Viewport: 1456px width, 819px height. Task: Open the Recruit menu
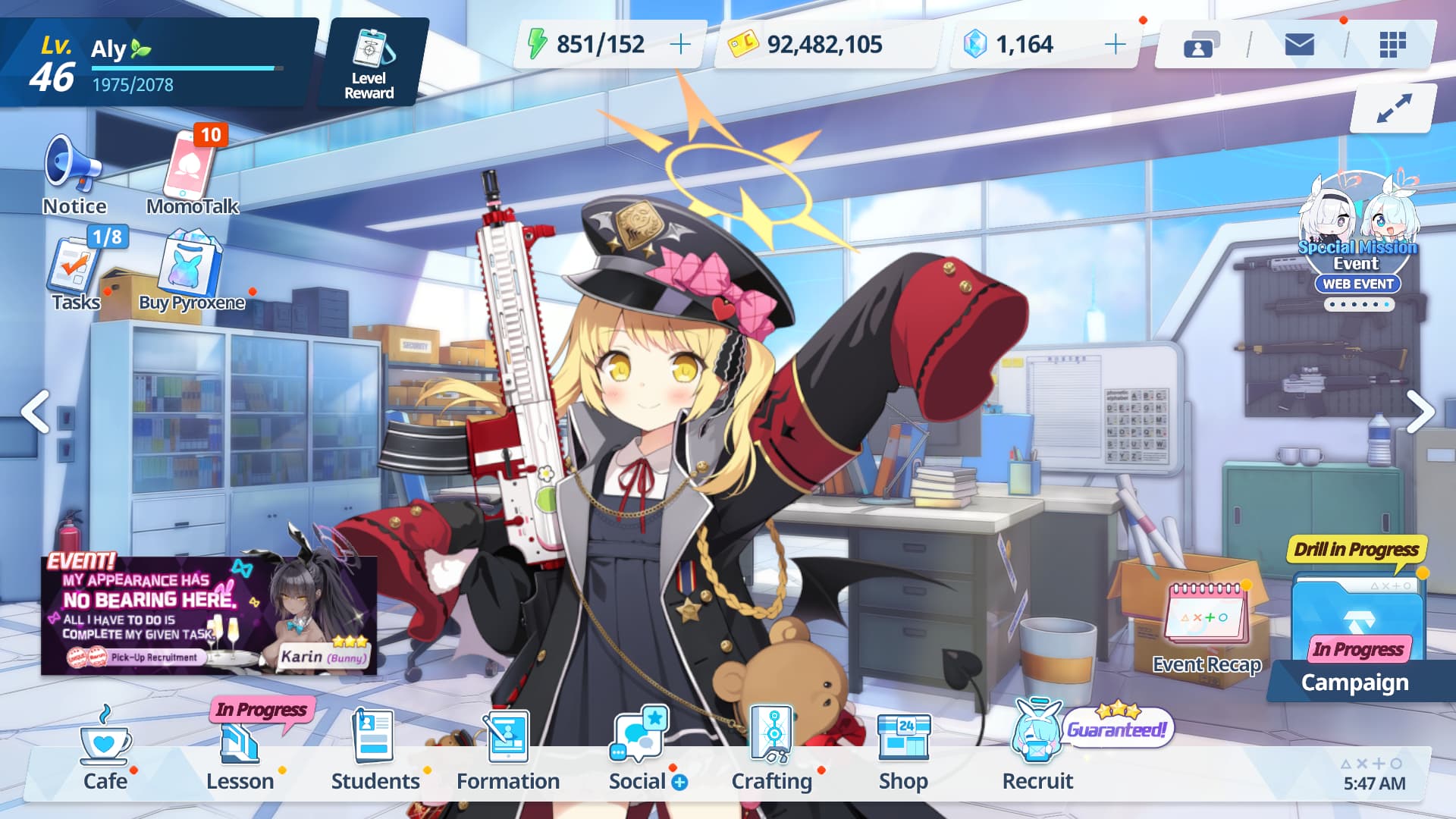(x=1037, y=751)
